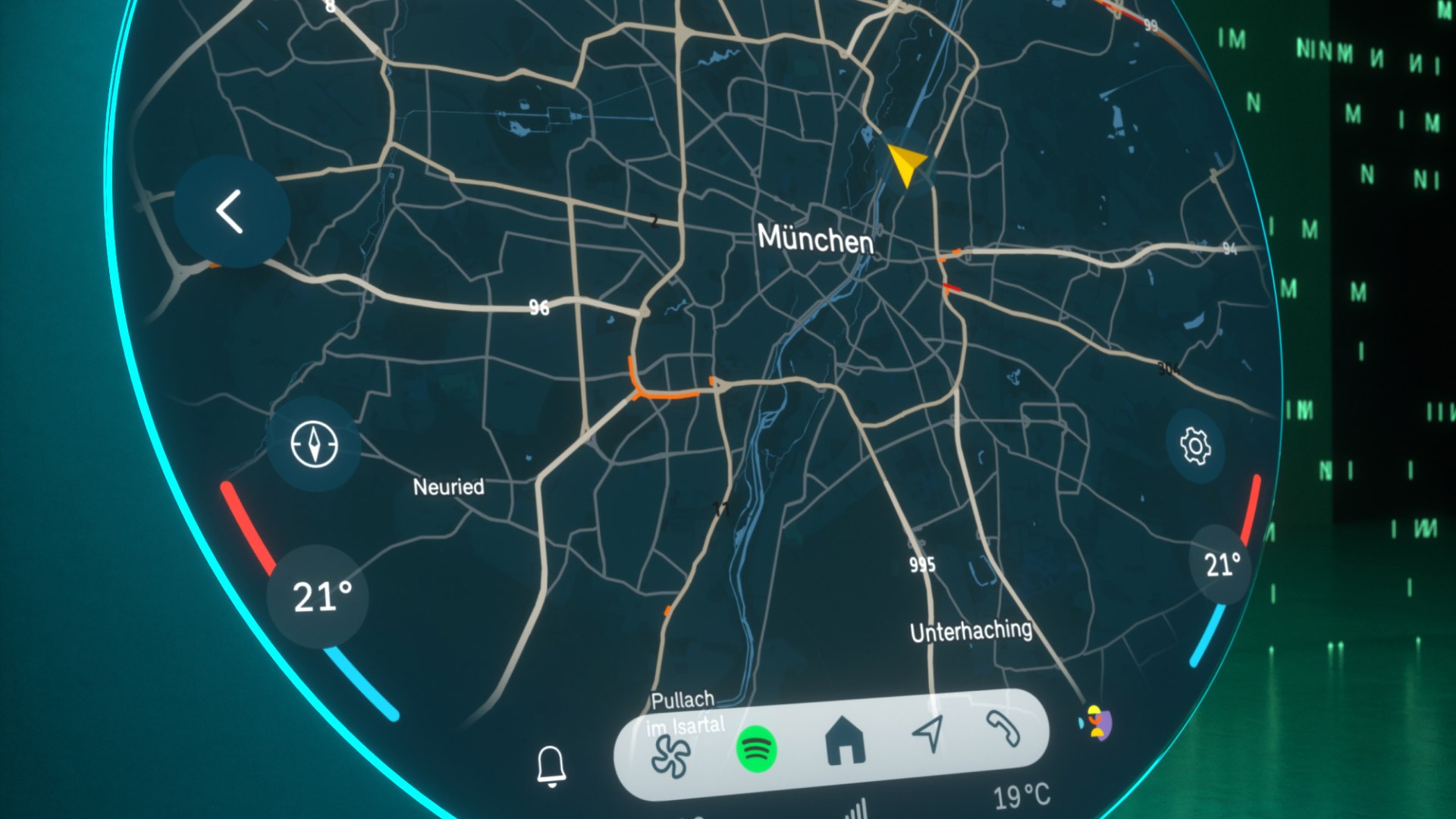Launch Spotify from the dock
The width and height of the screenshot is (1456, 819).
757,749
